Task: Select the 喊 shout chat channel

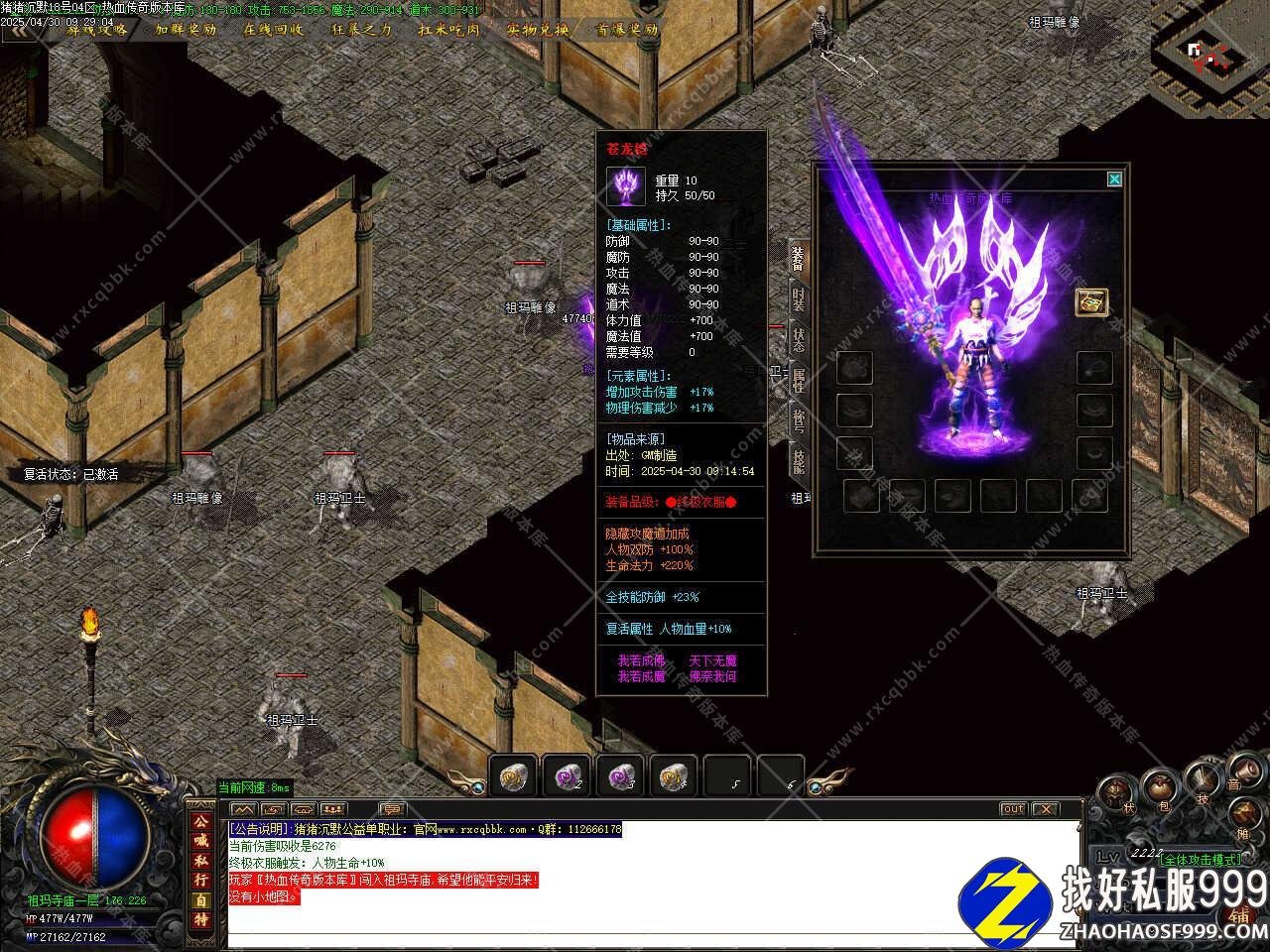Action: [x=201, y=842]
